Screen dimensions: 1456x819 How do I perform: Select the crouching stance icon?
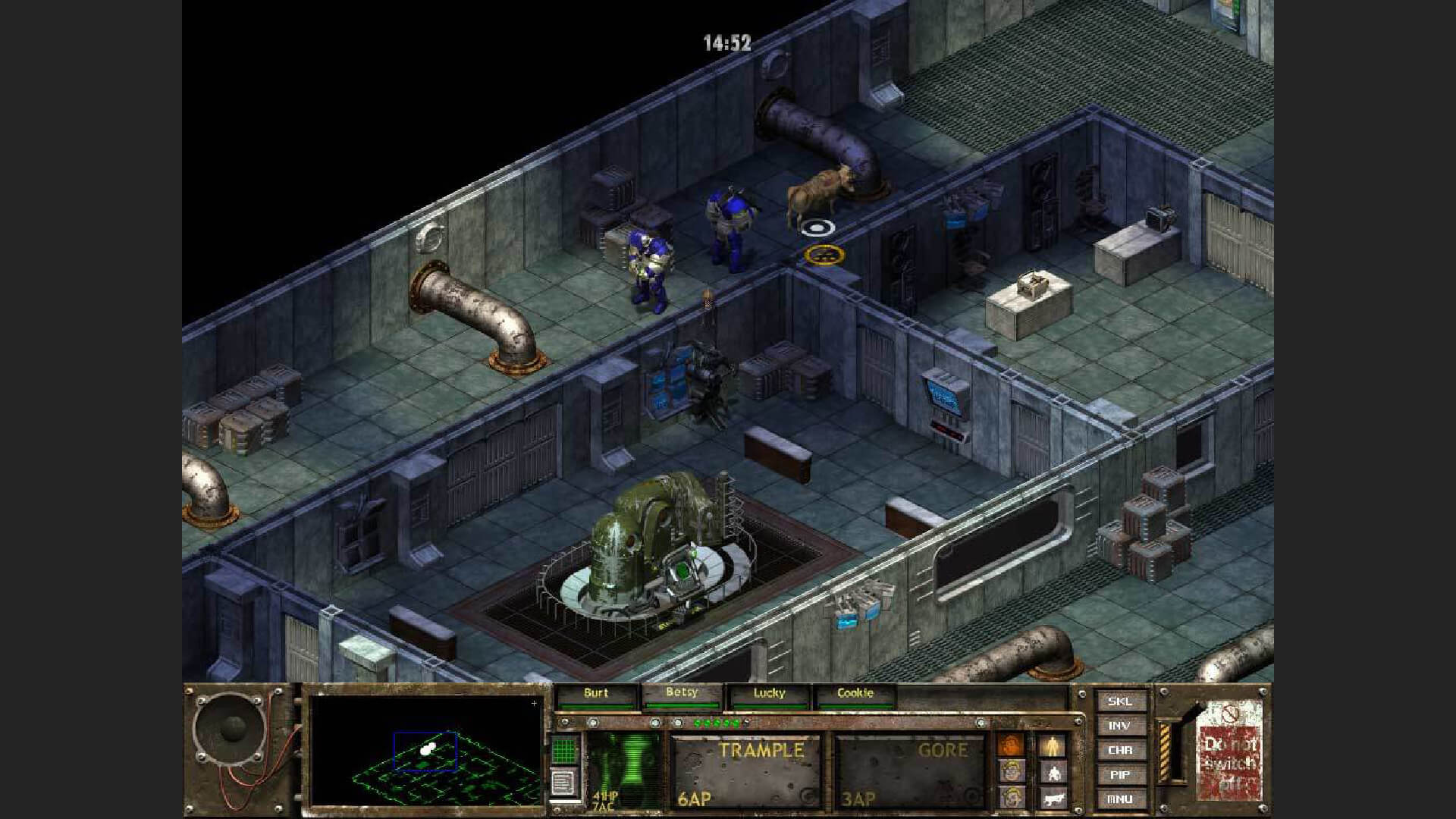tap(1054, 773)
